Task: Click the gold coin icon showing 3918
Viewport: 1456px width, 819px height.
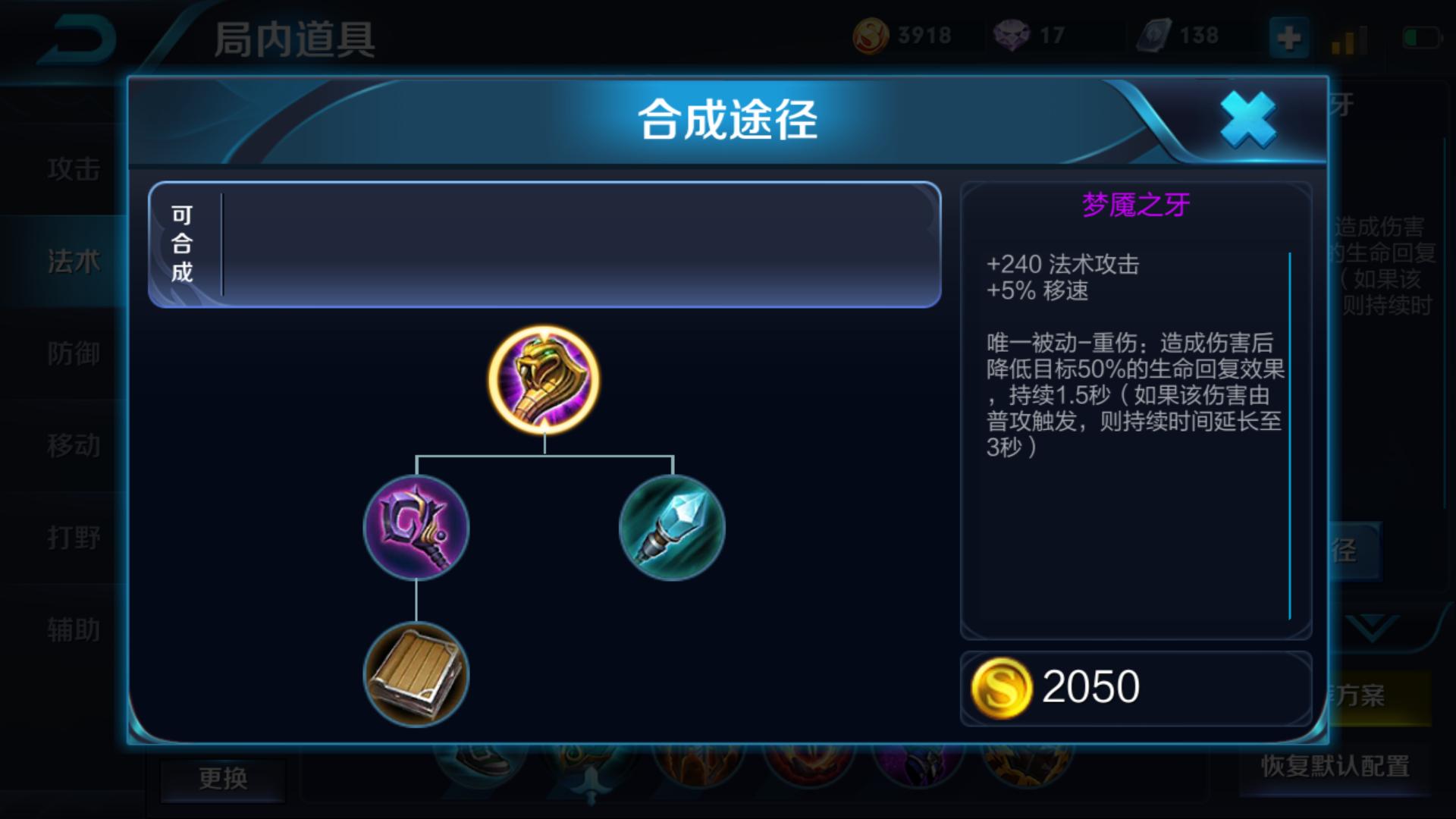Action: (x=874, y=33)
